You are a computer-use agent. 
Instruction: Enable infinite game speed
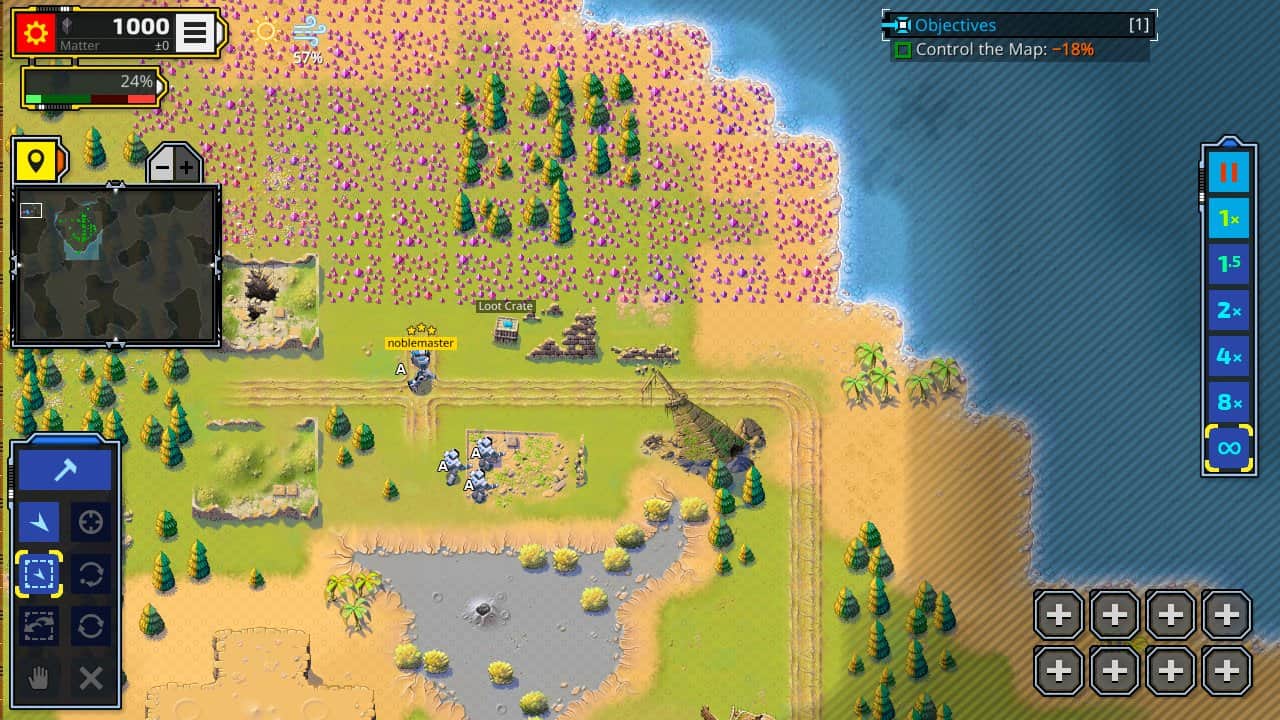1227,448
